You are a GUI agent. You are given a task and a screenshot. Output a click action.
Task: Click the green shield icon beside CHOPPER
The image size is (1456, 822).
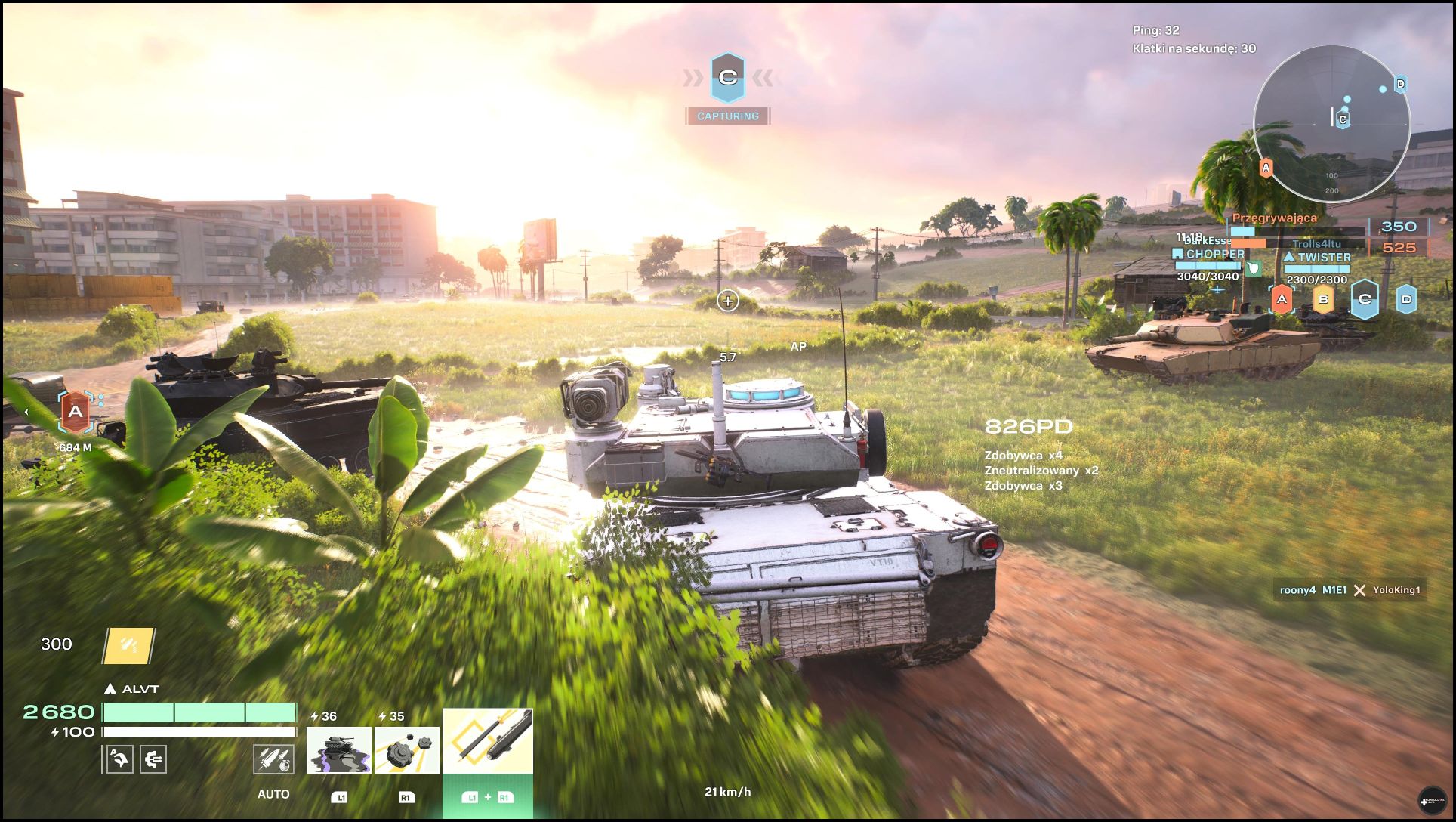[x=1254, y=267]
